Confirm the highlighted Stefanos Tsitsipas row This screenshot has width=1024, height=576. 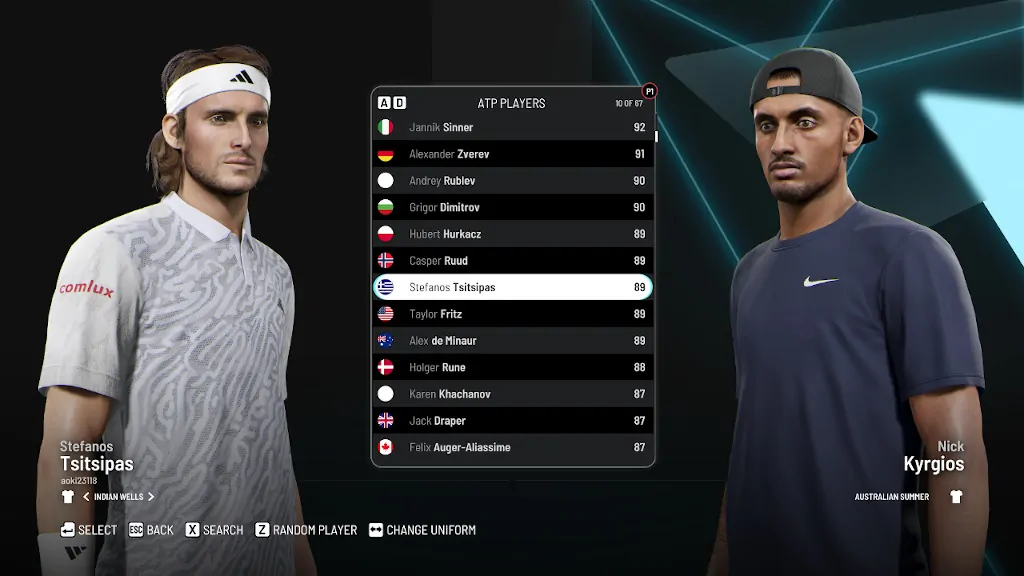[512, 287]
